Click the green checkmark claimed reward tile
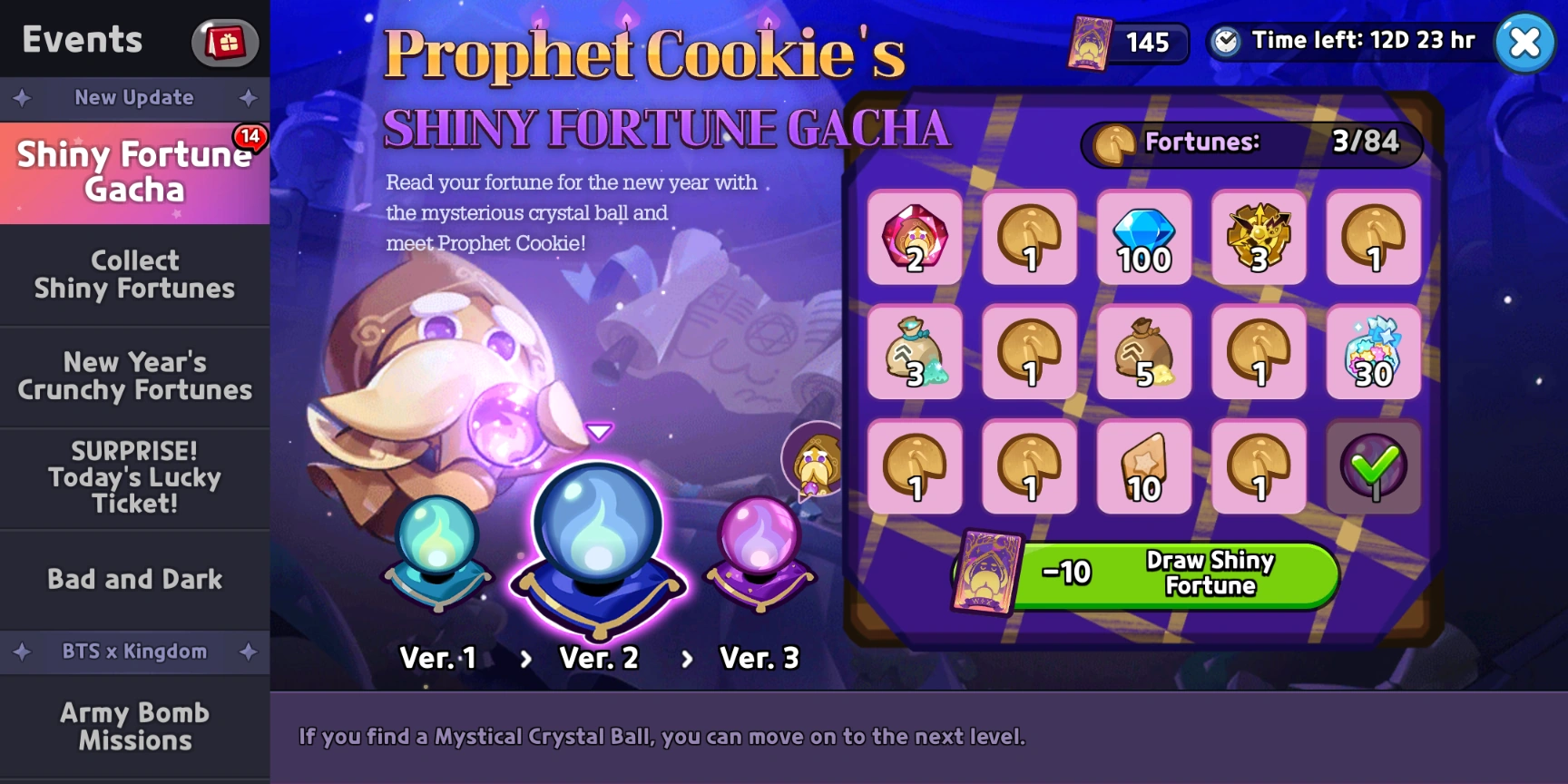 click(1373, 468)
